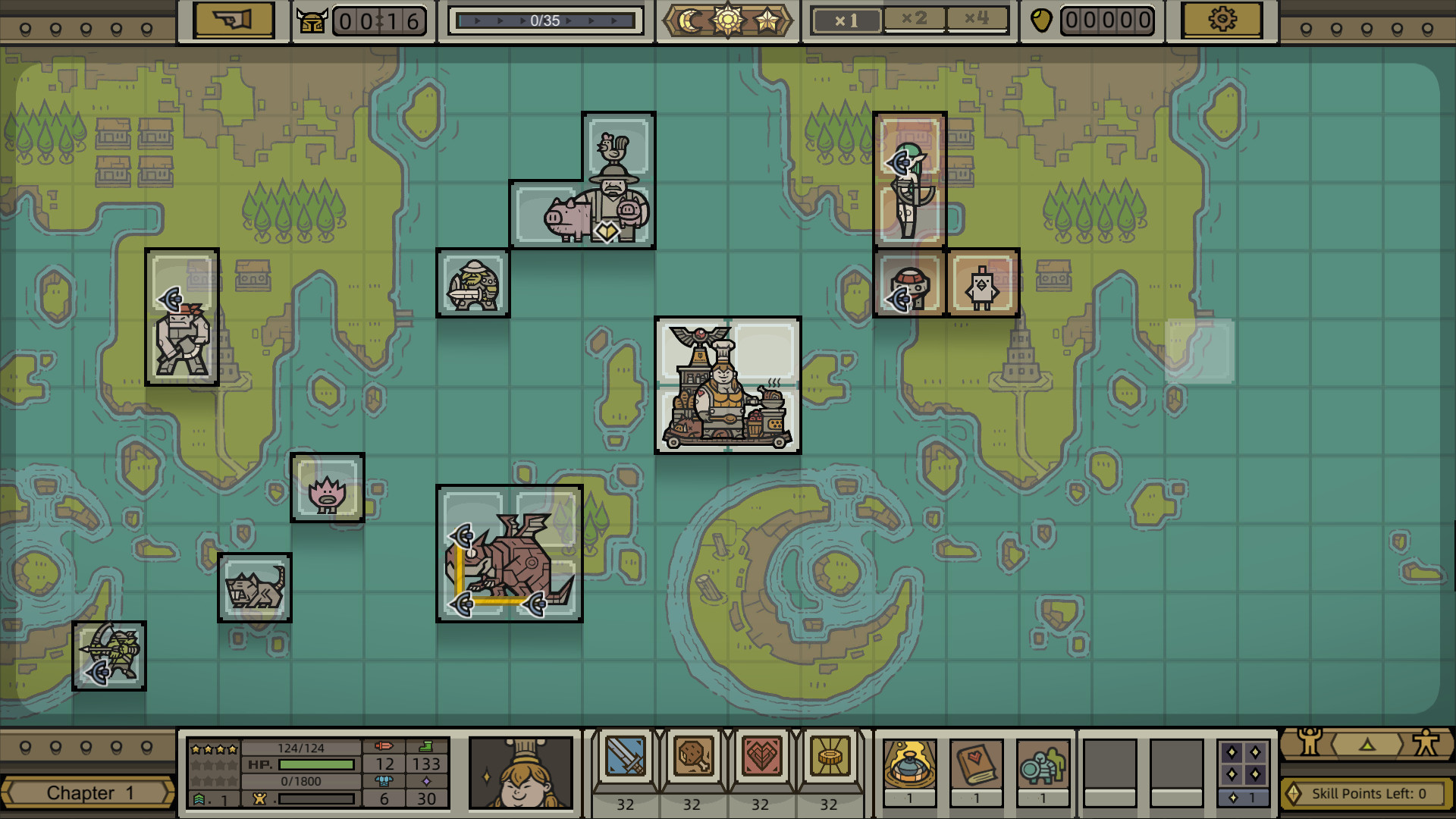
Task: Open the red-heart book item
Action: tap(977, 768)
